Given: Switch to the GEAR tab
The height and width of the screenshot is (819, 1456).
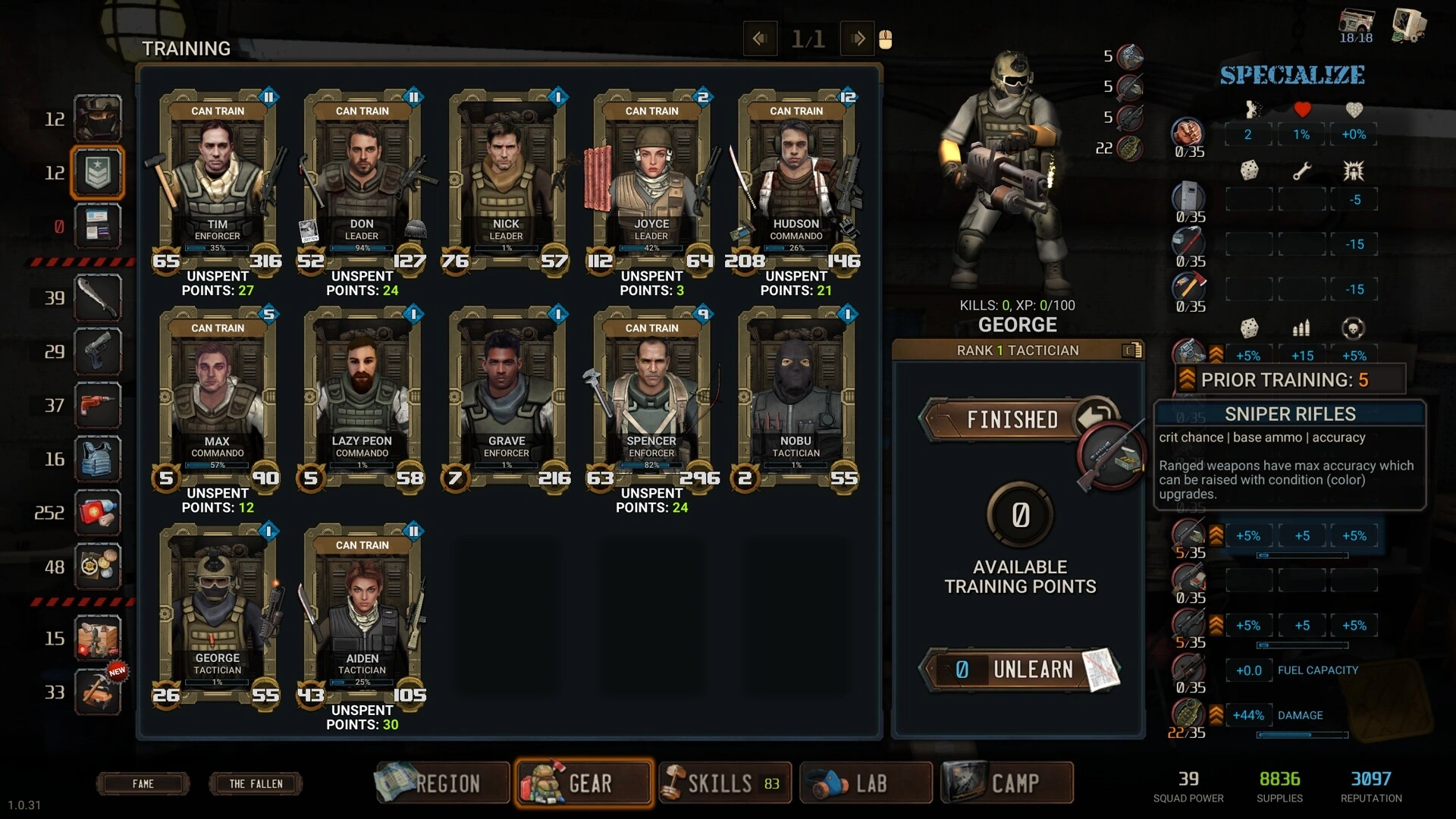Looking at the screenshot, I should click(x=583, y=783).
